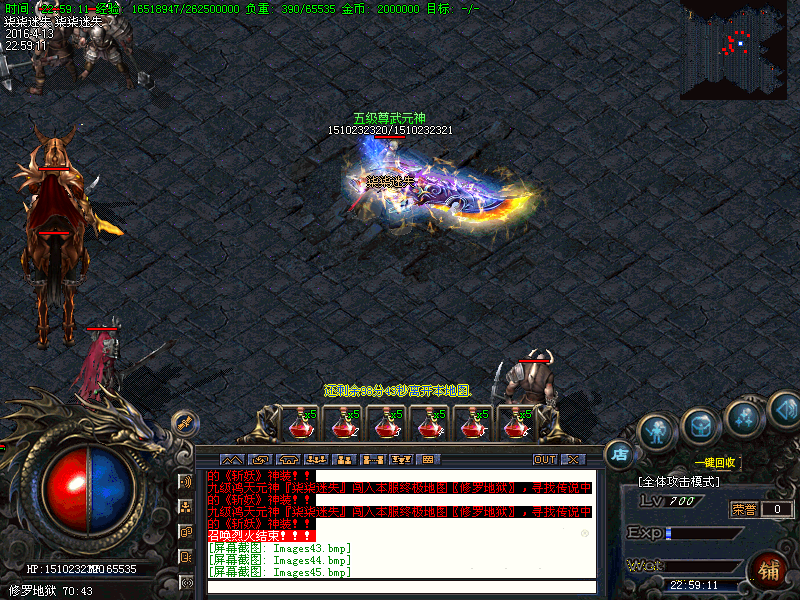Open the shop 店 round button

point(620,454)
